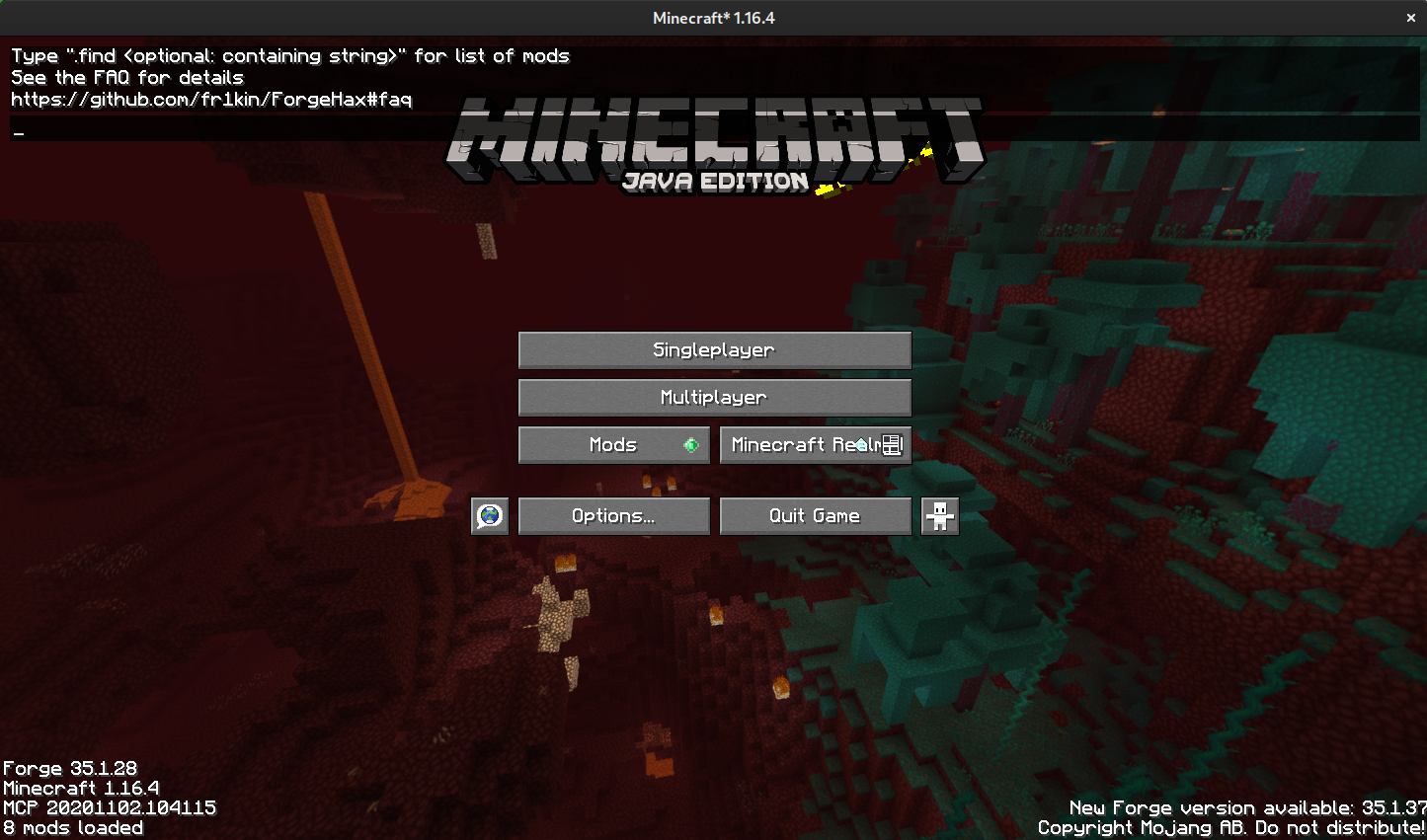The image size is (1427, 840).
Task: Click the ".find" command hint text
Action: coord(289,56)
